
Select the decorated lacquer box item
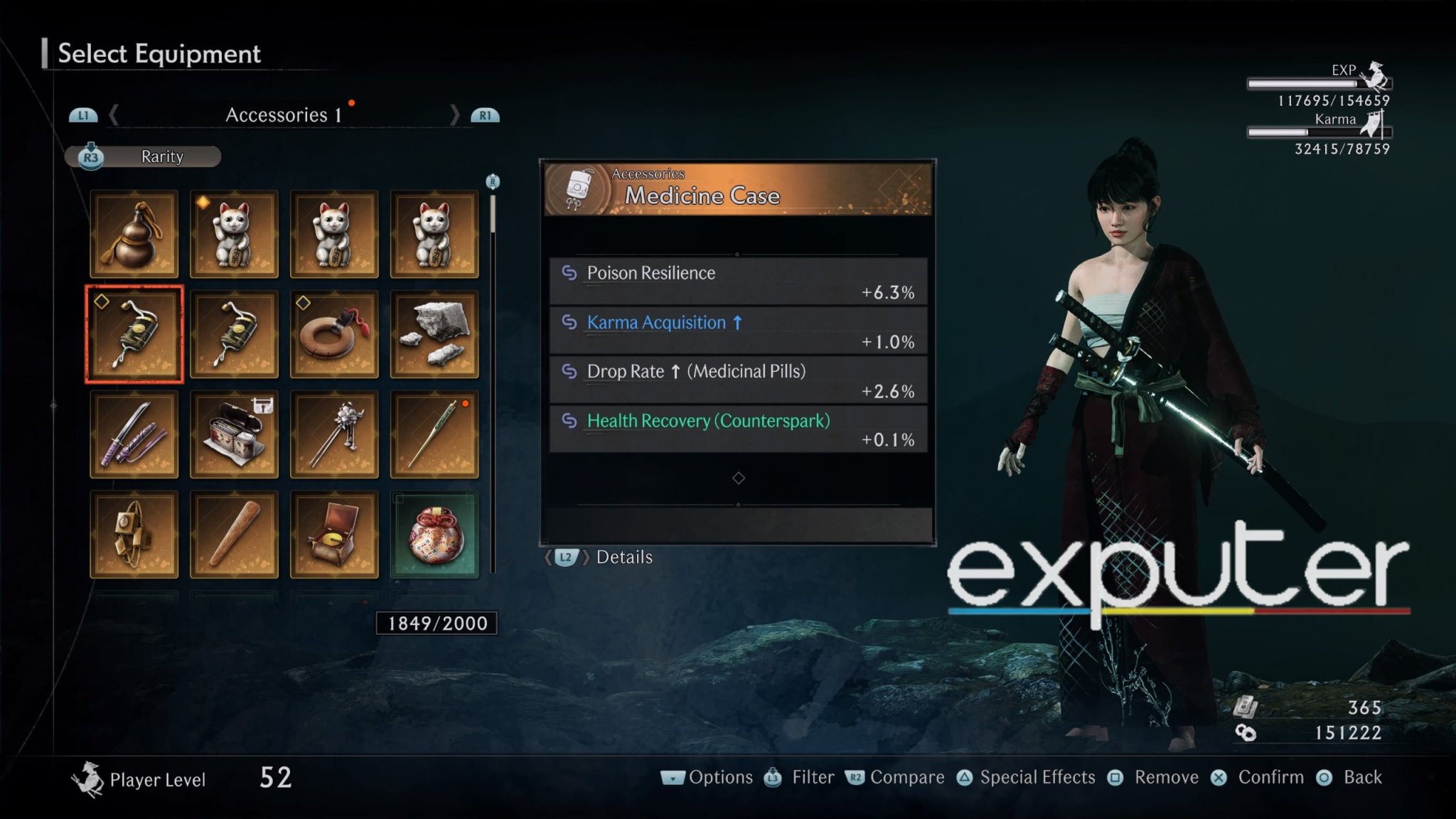(234, 434)
